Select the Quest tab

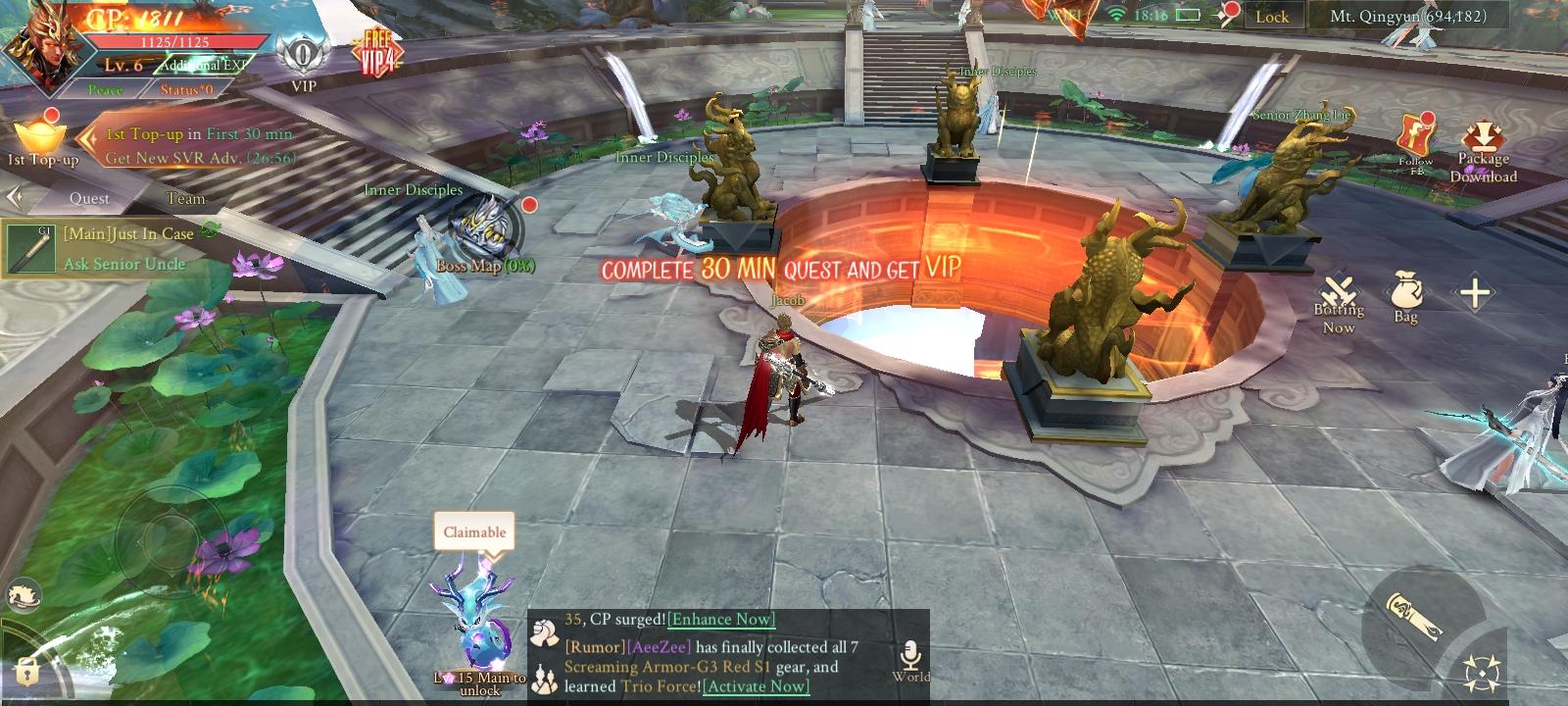coord(89,198)
